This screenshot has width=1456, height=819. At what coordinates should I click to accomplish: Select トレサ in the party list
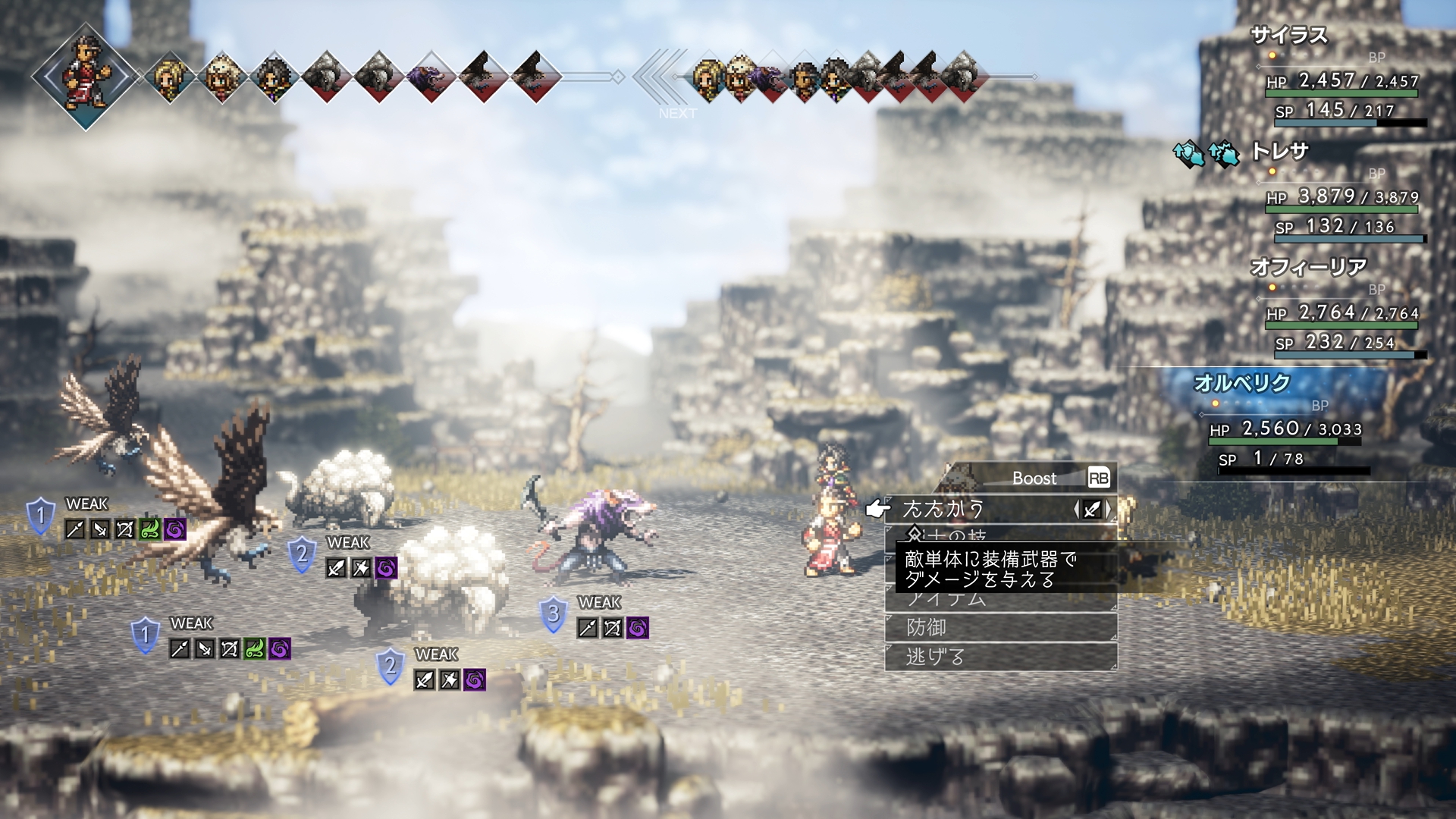coord(1280,152)
